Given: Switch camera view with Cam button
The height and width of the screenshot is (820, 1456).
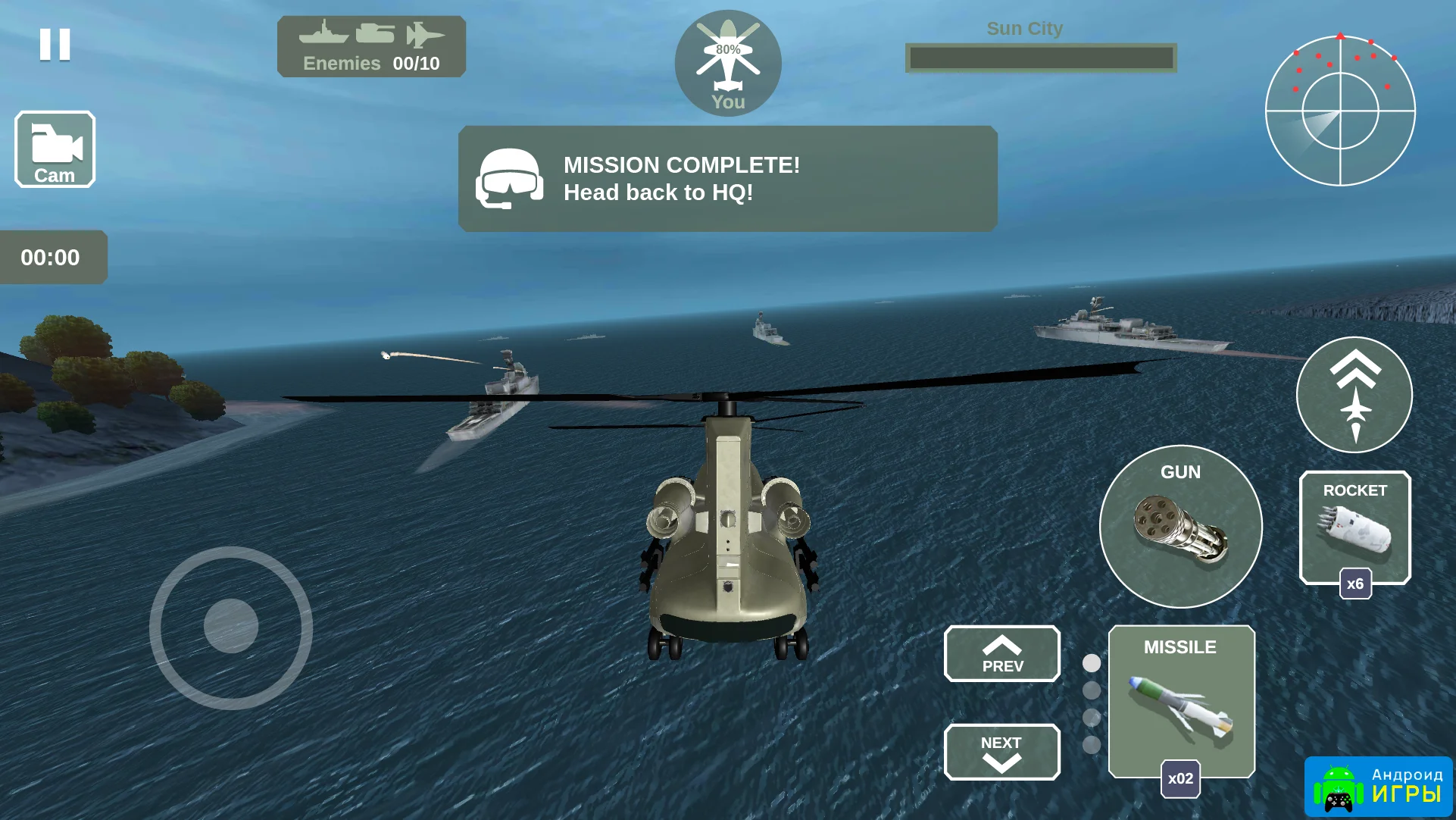Looking at the screenshot, I should coord(55,149).
